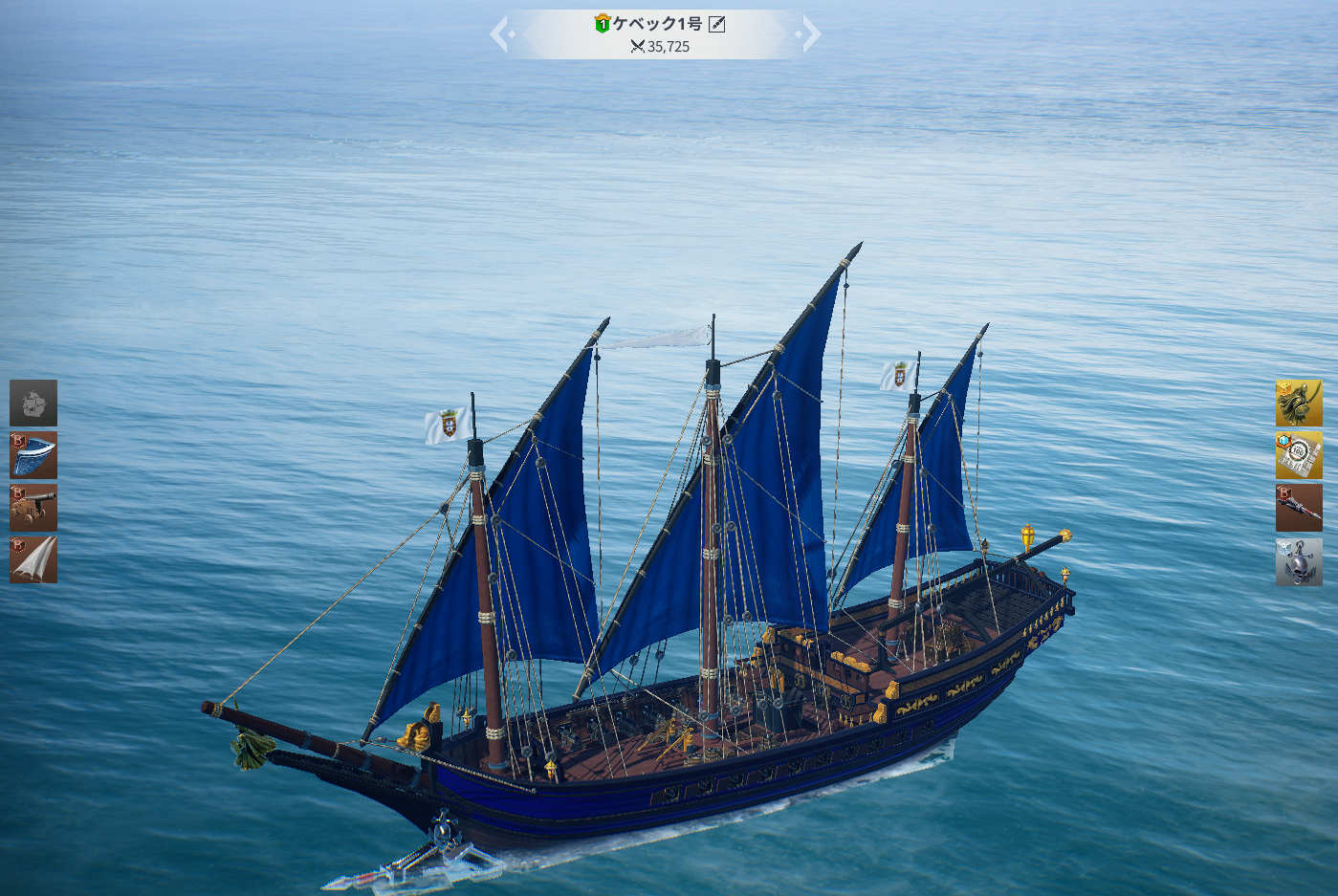The width and height of the screenshot is (1338, 896).
Task: Open the golden warrior figurehead slot
Action: pyautogui.click(x=1299, y=403)
